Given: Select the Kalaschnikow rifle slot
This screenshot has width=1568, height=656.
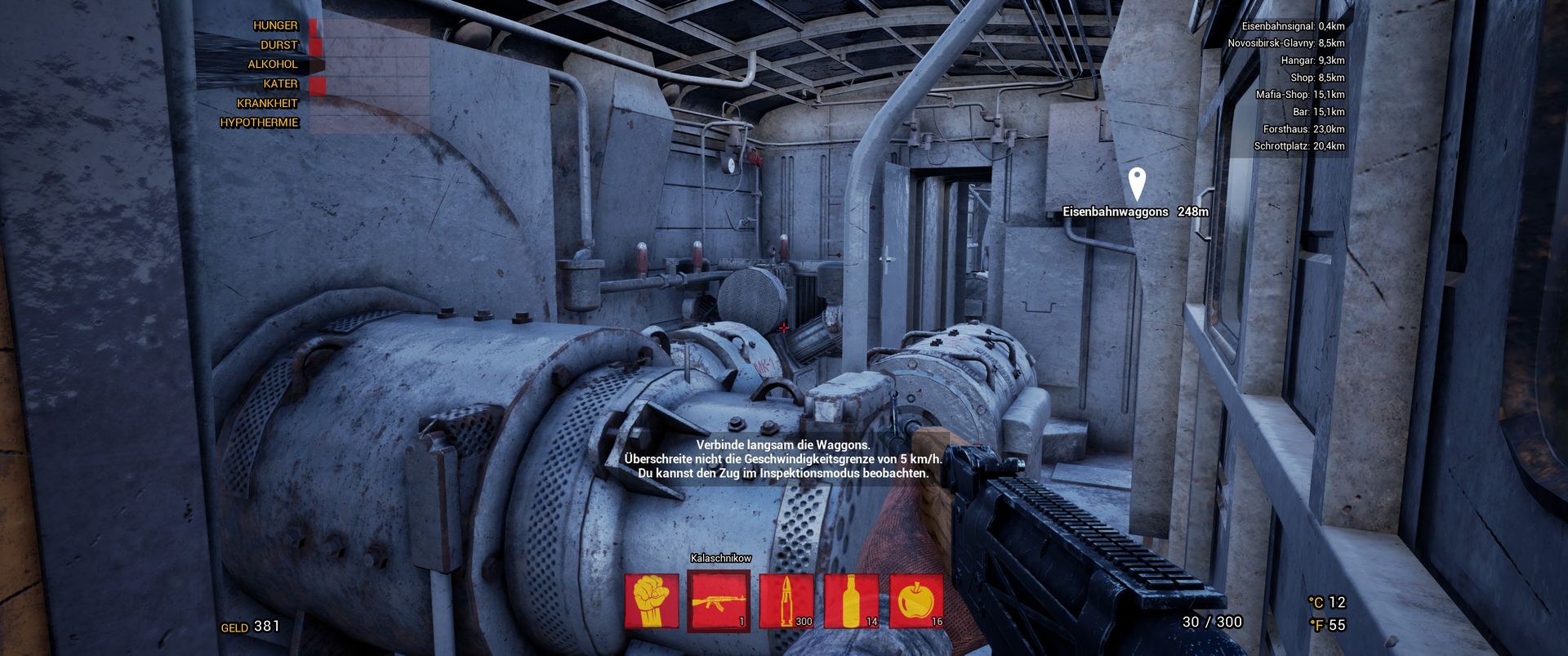Looking at the screenshot, I should click(718, 601).
